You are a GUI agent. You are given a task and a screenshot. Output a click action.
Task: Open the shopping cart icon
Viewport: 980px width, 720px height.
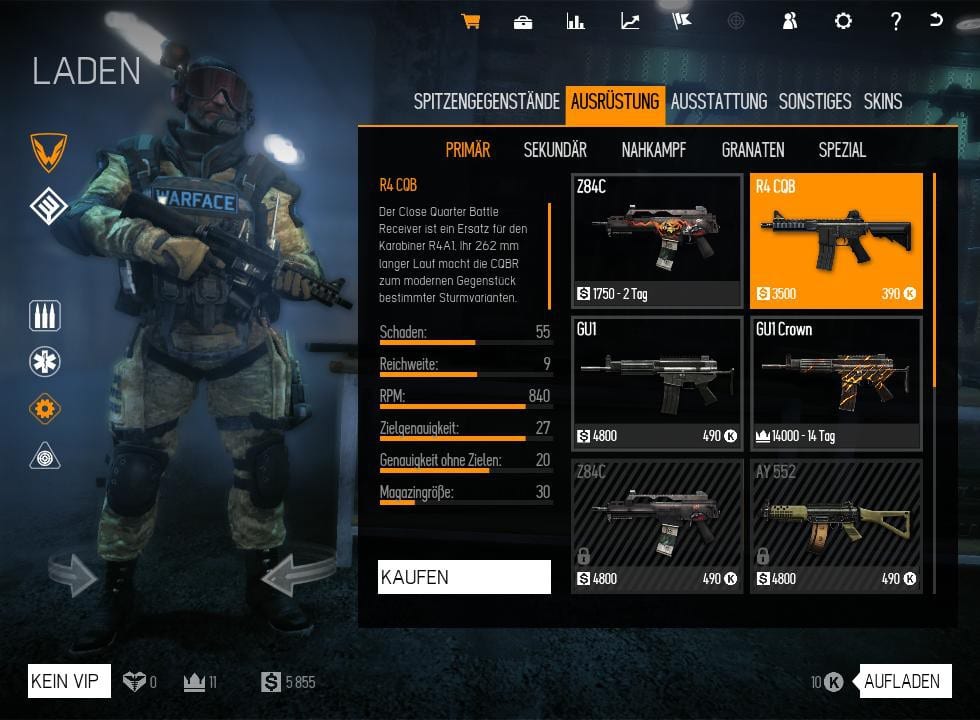[470, 21]
